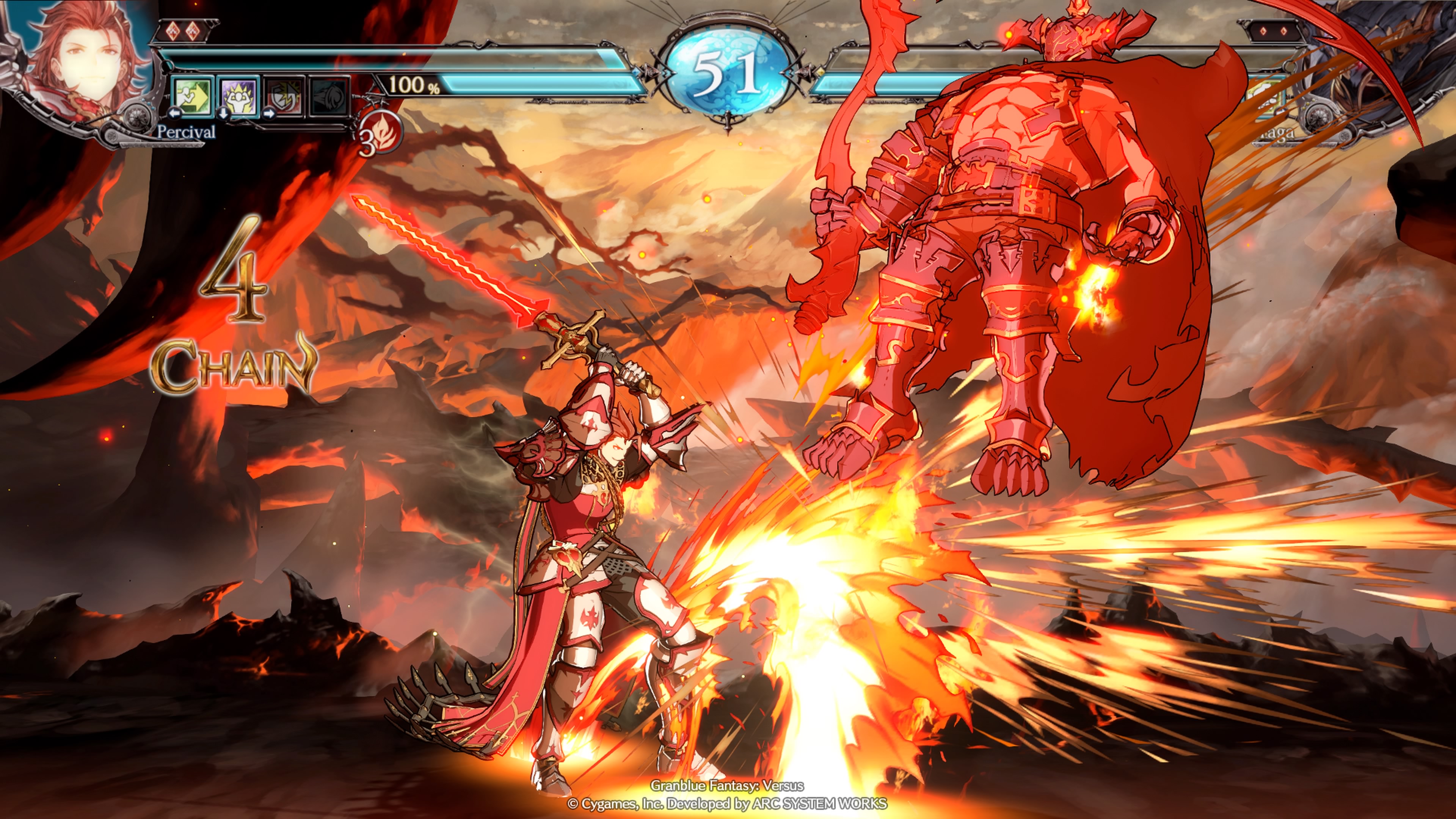1456x819 pixels.
Task: Click the dark cooldown skill icon
Action: (x=329, y=96)
